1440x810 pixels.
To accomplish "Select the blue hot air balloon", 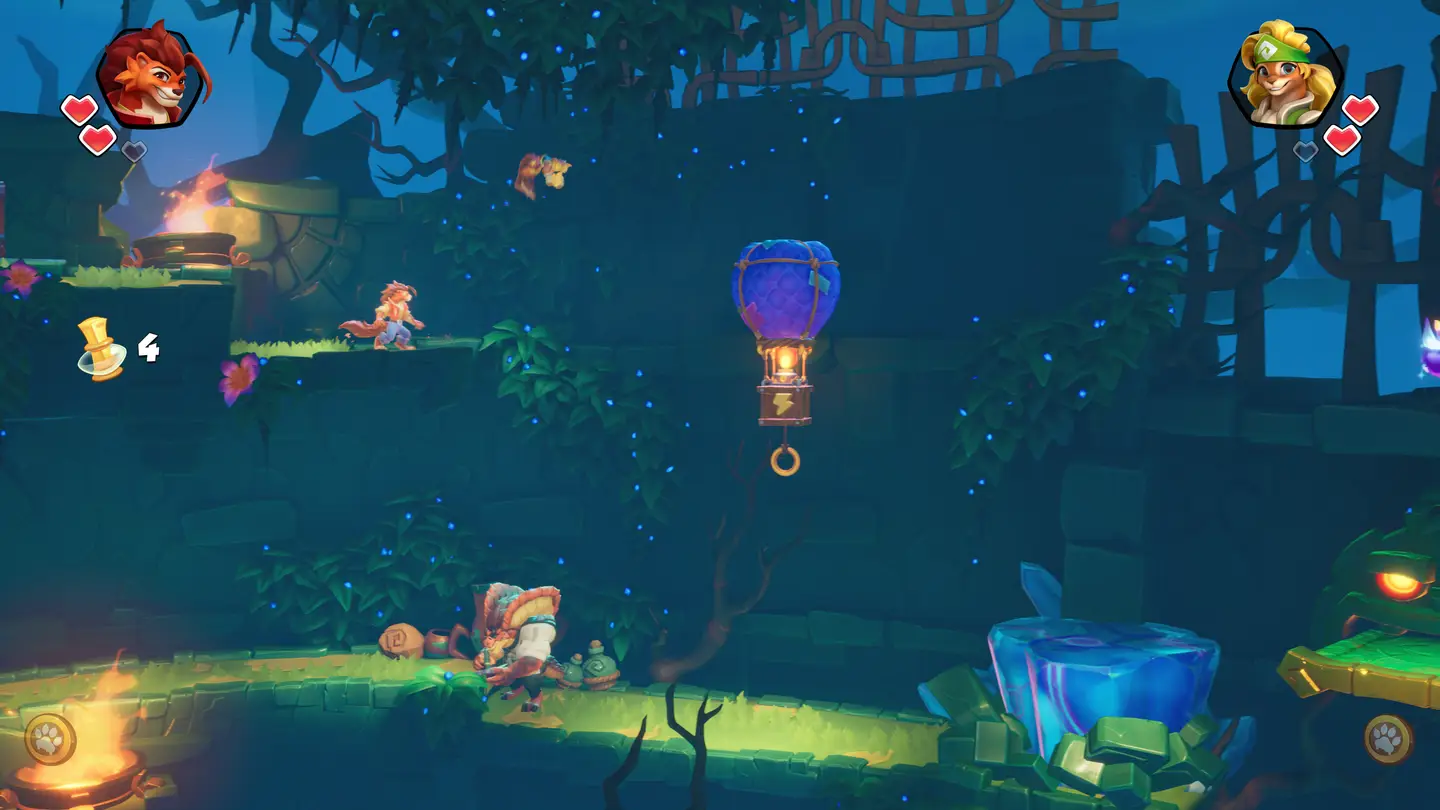I will (x=786, y=290).
